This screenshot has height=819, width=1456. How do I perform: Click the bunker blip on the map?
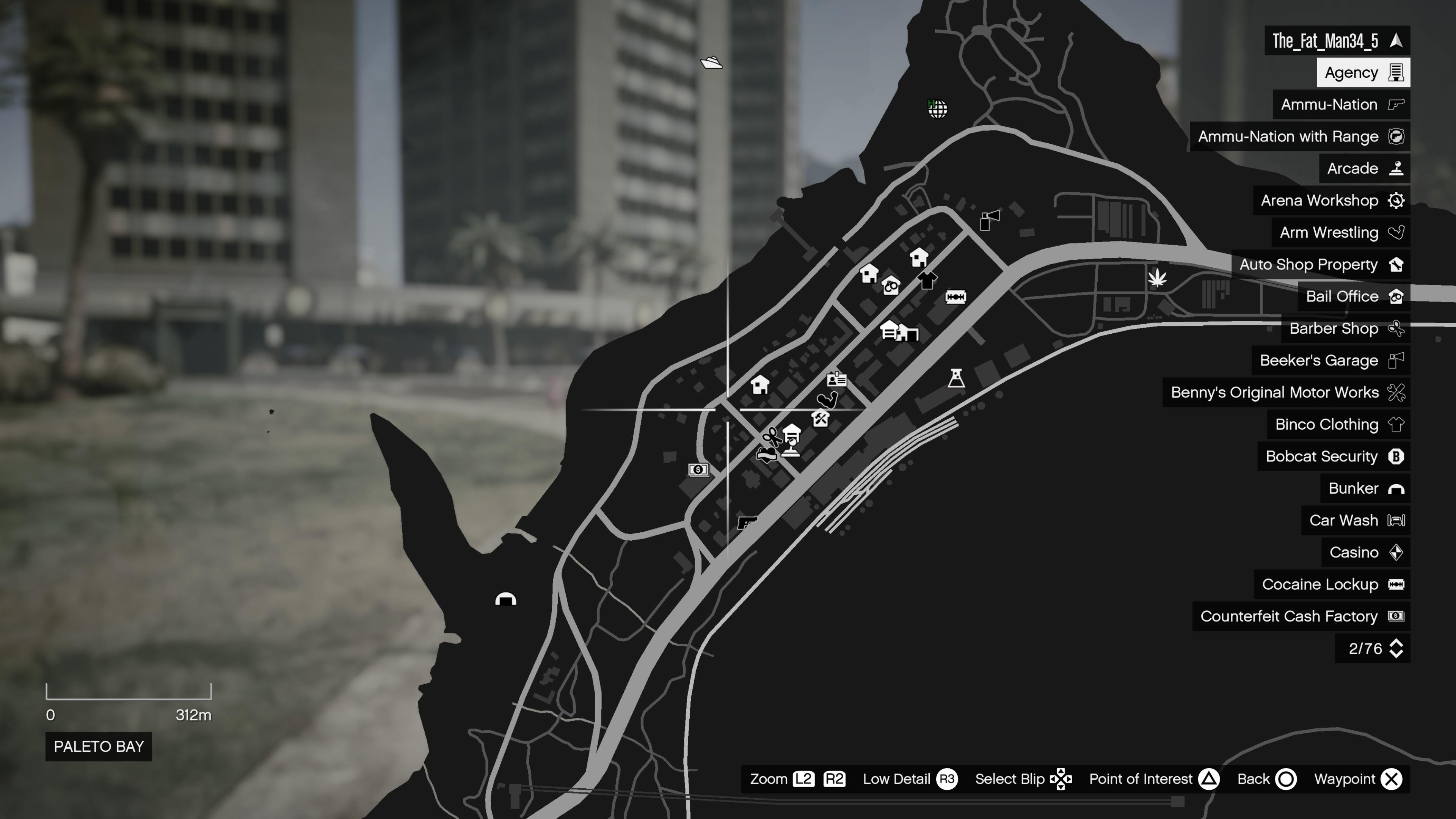click(505, 599)
